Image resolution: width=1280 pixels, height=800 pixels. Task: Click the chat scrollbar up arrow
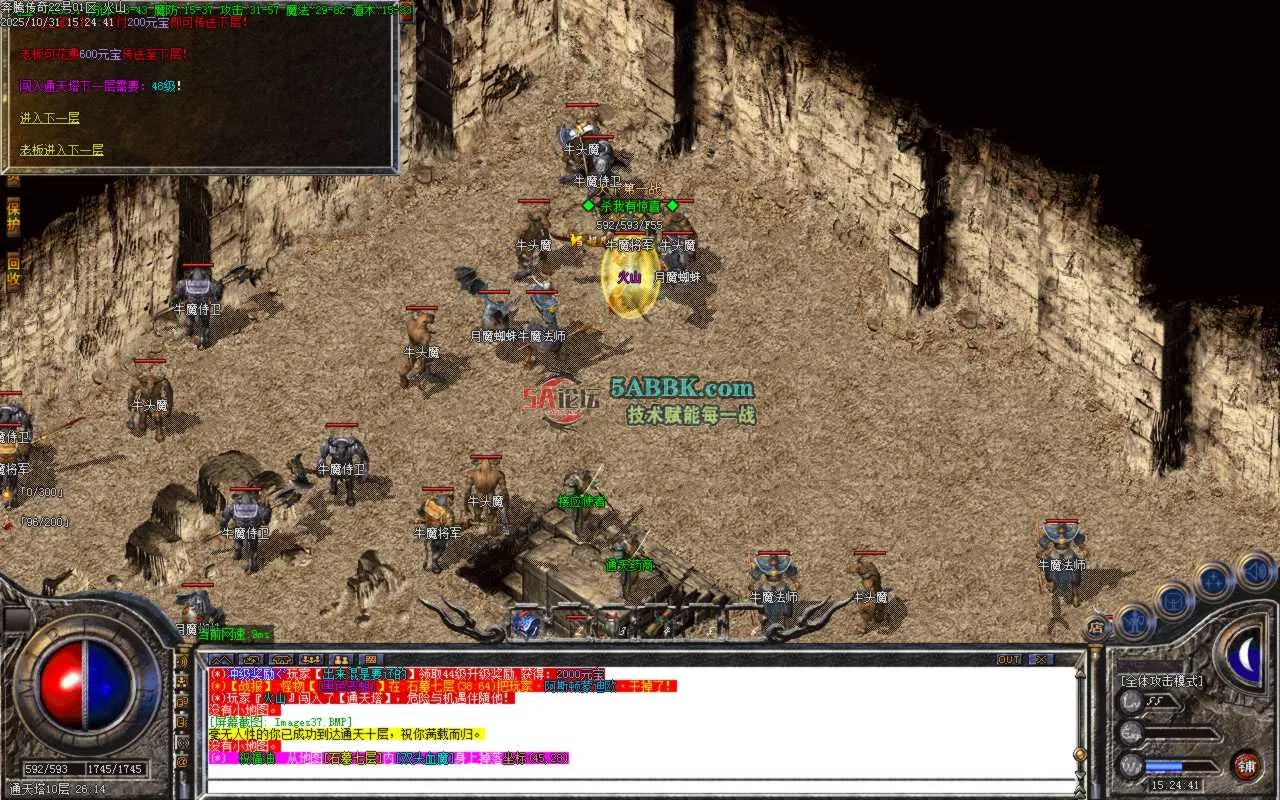pos(1080,674)
